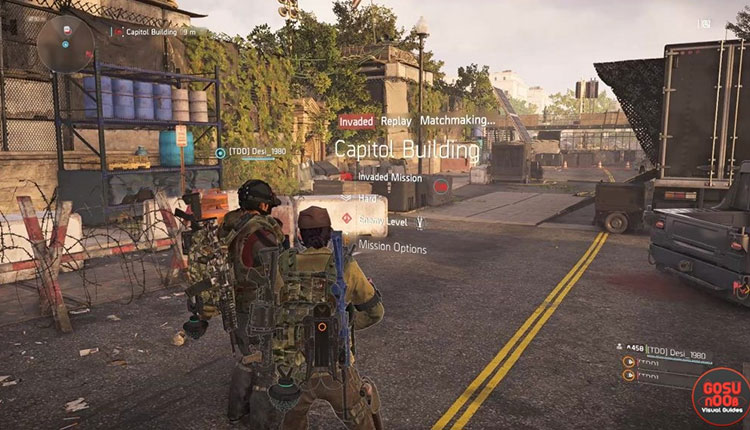The height and width of the screenshot is (430, 750).
Task: Select the Capitol Building objective tracker
Action: pos(160,31)
